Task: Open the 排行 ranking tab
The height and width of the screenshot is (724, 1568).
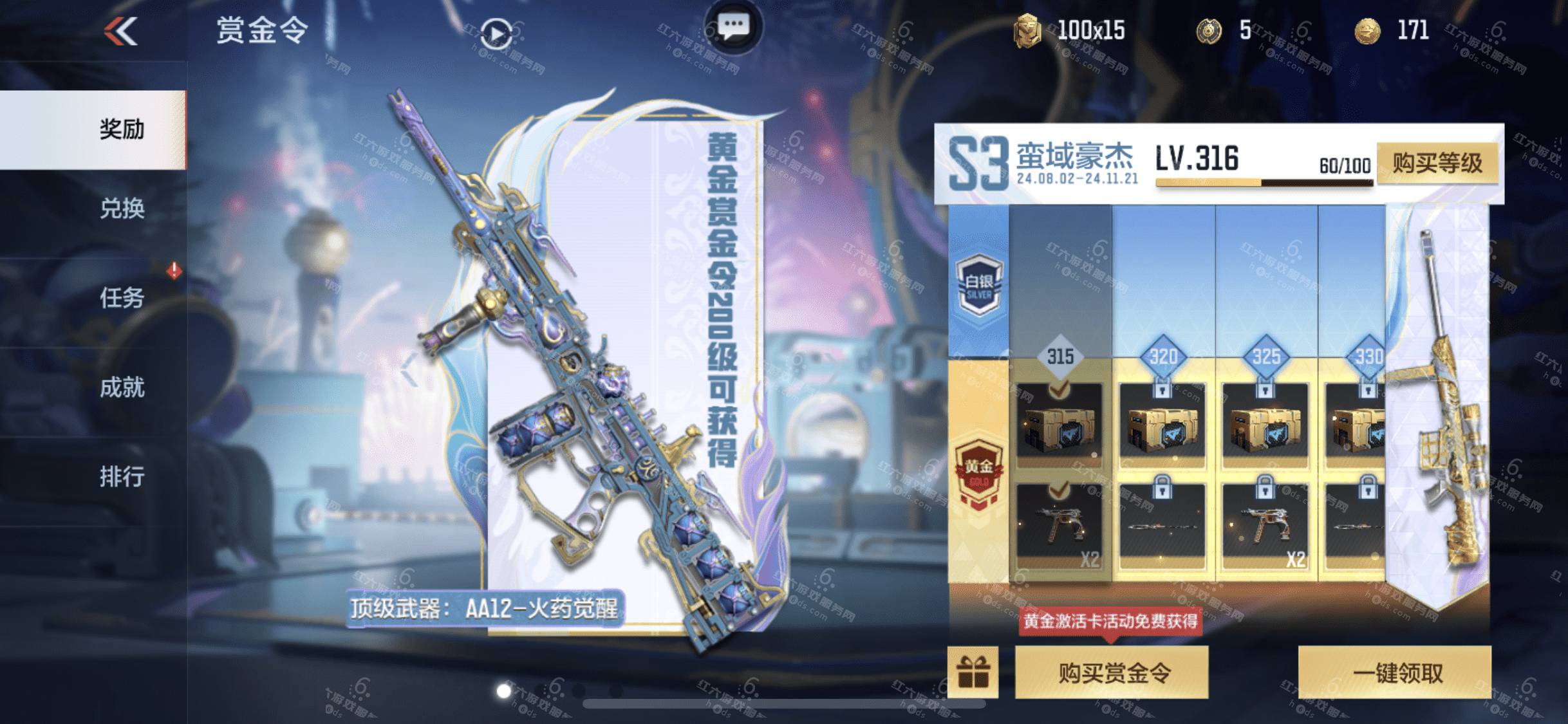Action: click(x=121, y=477)
